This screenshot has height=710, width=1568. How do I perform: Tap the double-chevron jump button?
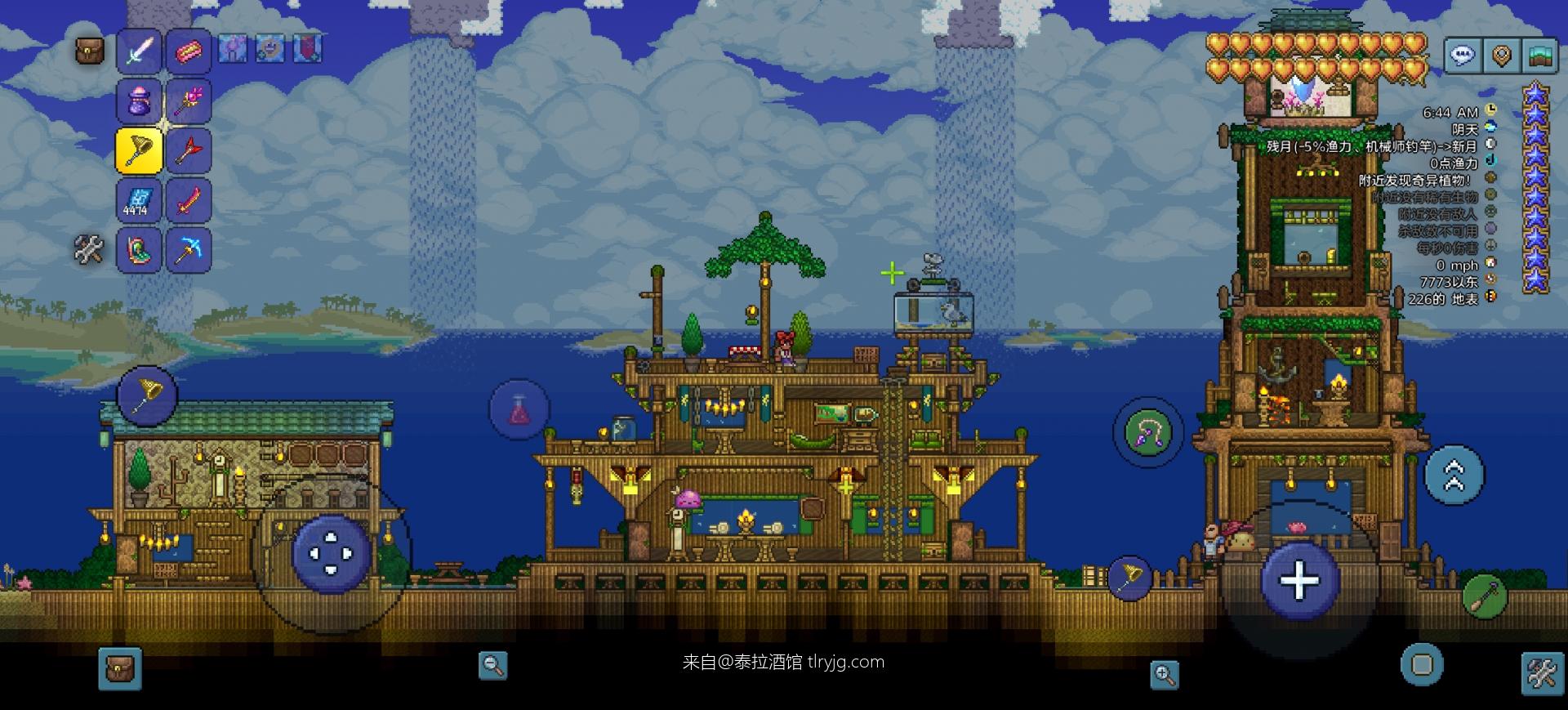pos(1454,474)
